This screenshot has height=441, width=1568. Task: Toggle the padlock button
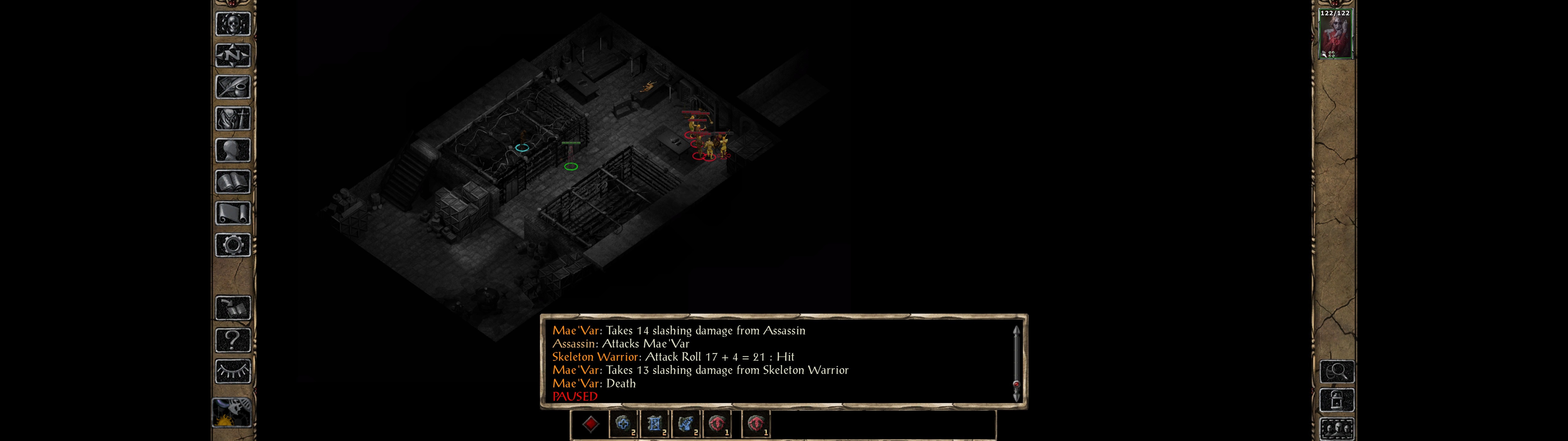coord(1337,400)
